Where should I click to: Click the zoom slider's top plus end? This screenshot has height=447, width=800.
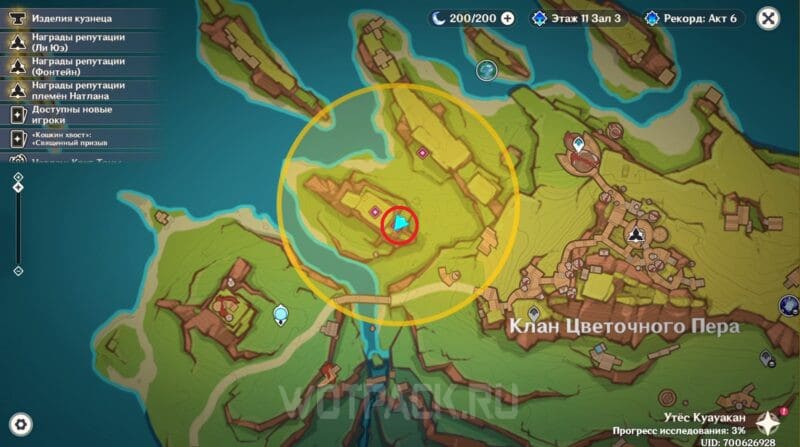(x=18, y=177)
